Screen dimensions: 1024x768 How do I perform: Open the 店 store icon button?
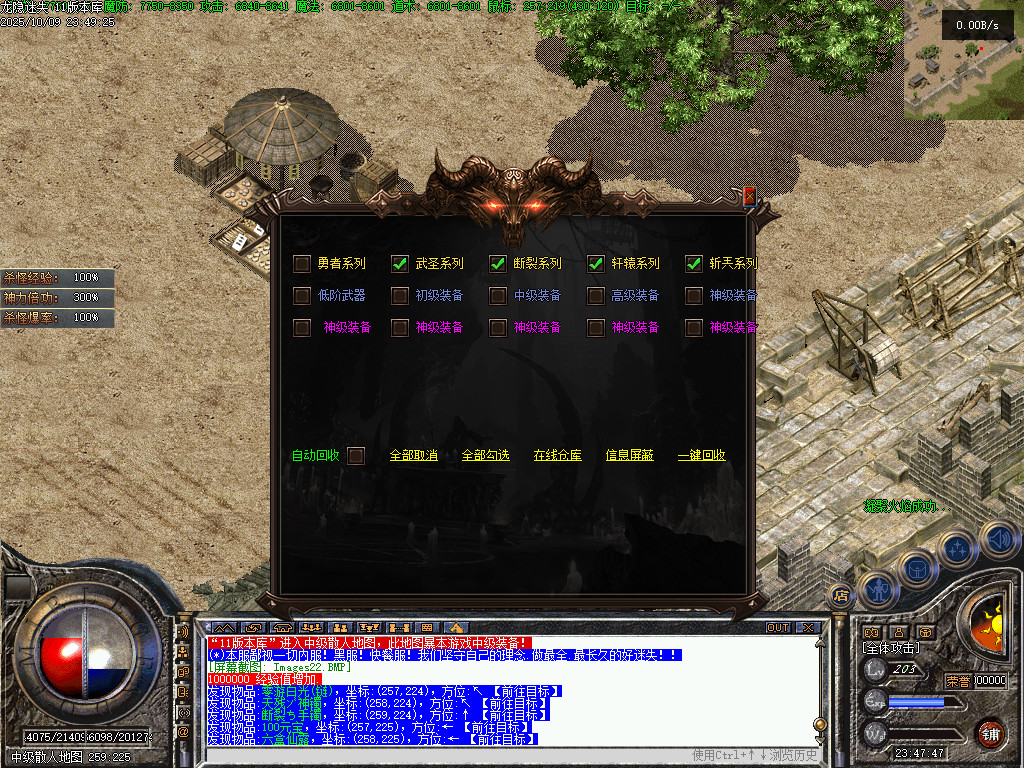tap(841, 596)
